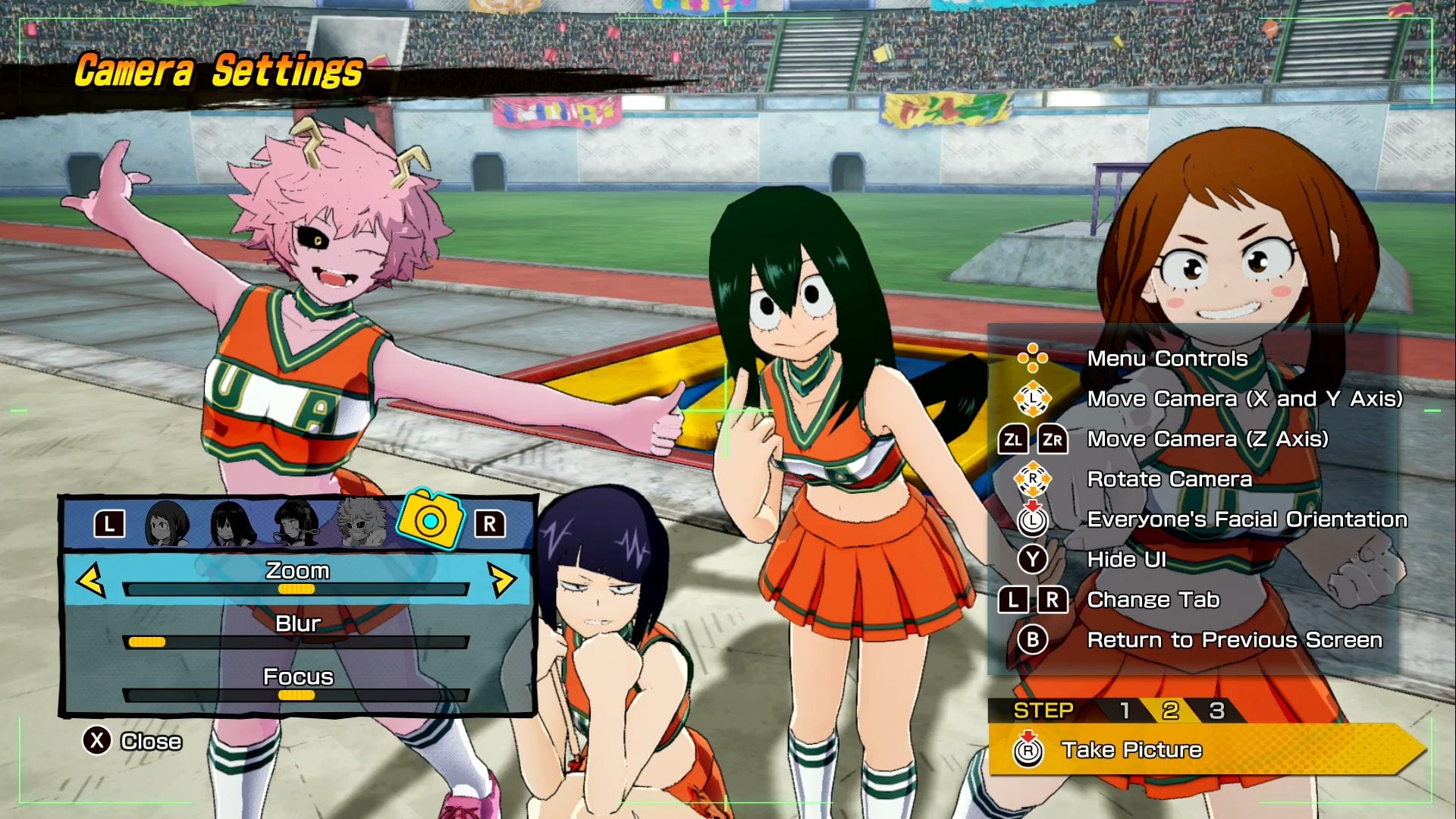Select the Tsuyu character tab
1456x819 pixels.
click(232, 523)
